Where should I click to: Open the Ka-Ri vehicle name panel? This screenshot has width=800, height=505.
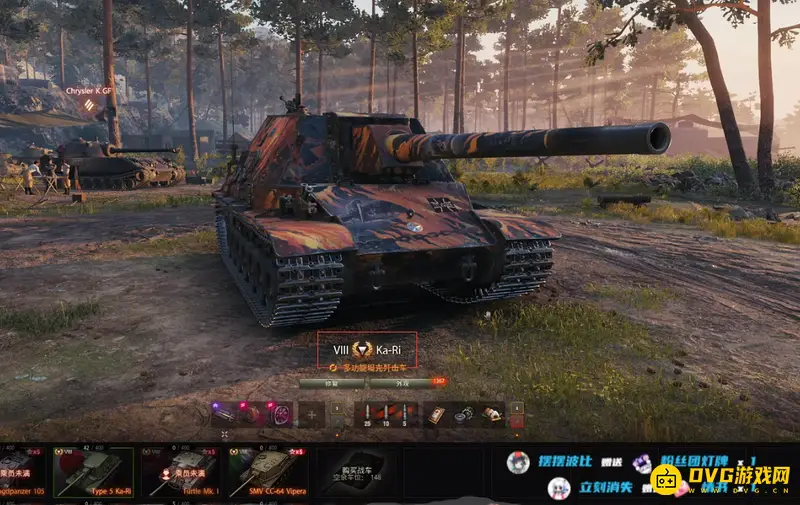(366, 350)
